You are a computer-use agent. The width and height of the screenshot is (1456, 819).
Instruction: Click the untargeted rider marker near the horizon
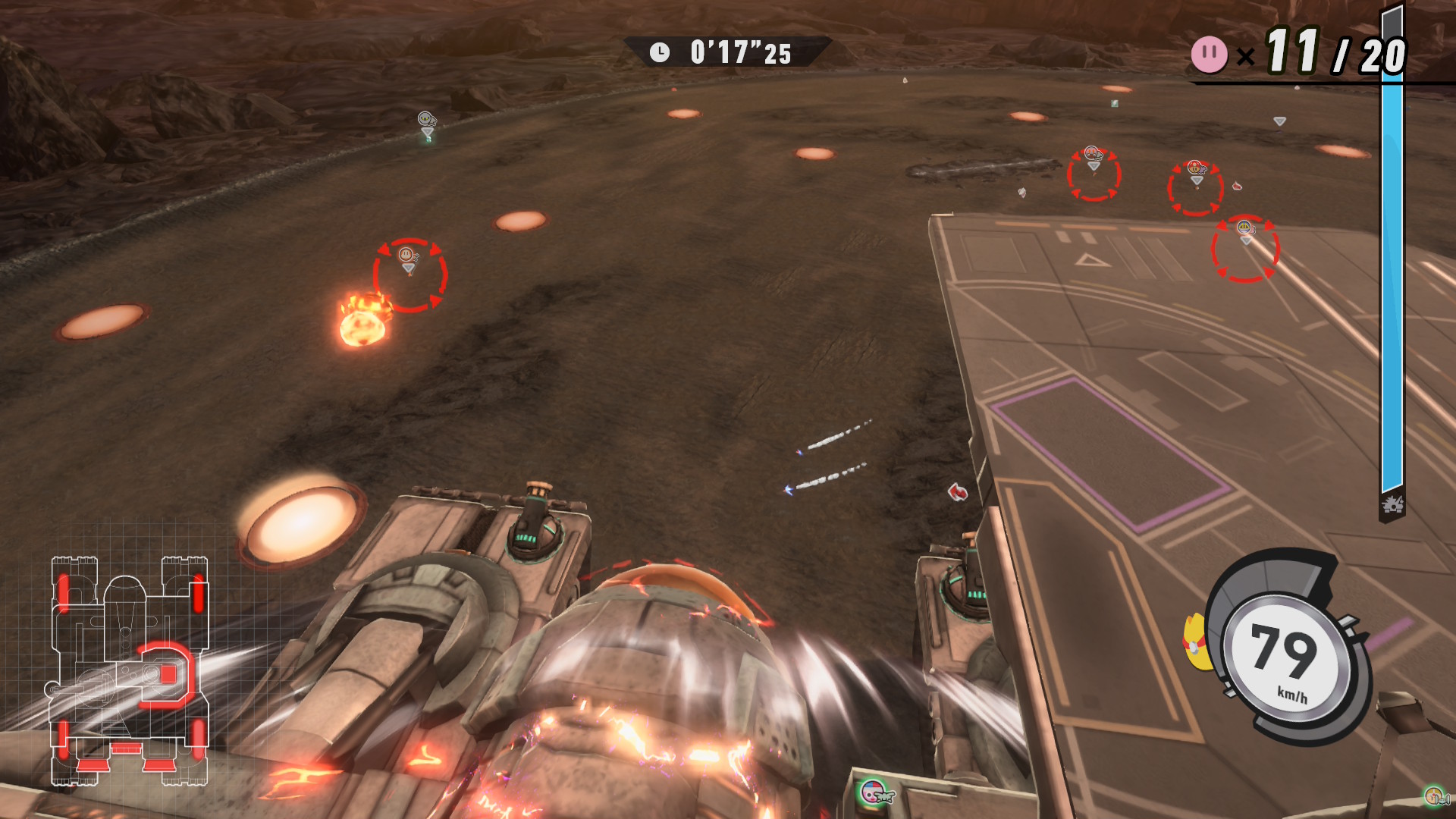coord(426,120)
